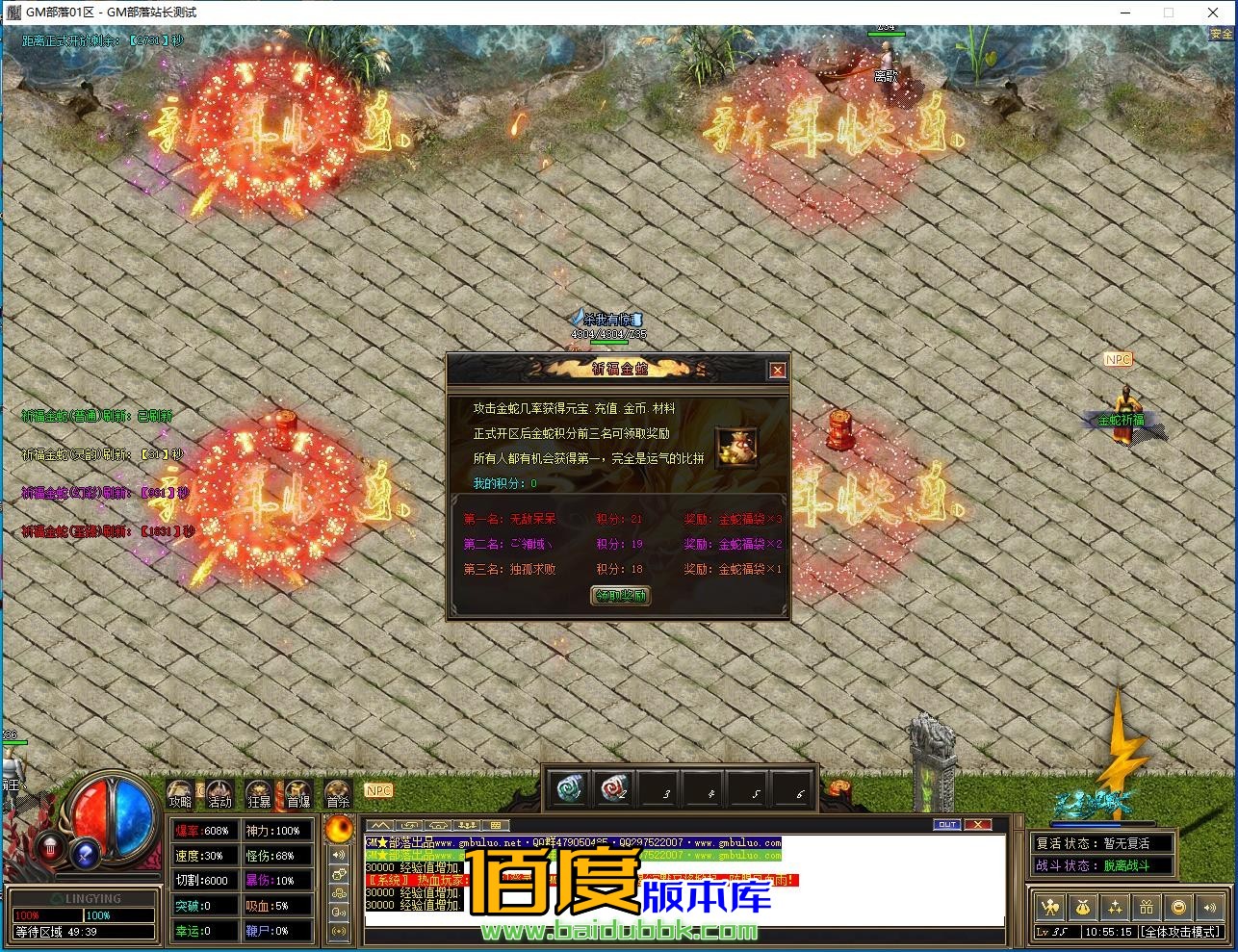
Task: Click the blue sword skill orb button
Action: coord(86,851)
